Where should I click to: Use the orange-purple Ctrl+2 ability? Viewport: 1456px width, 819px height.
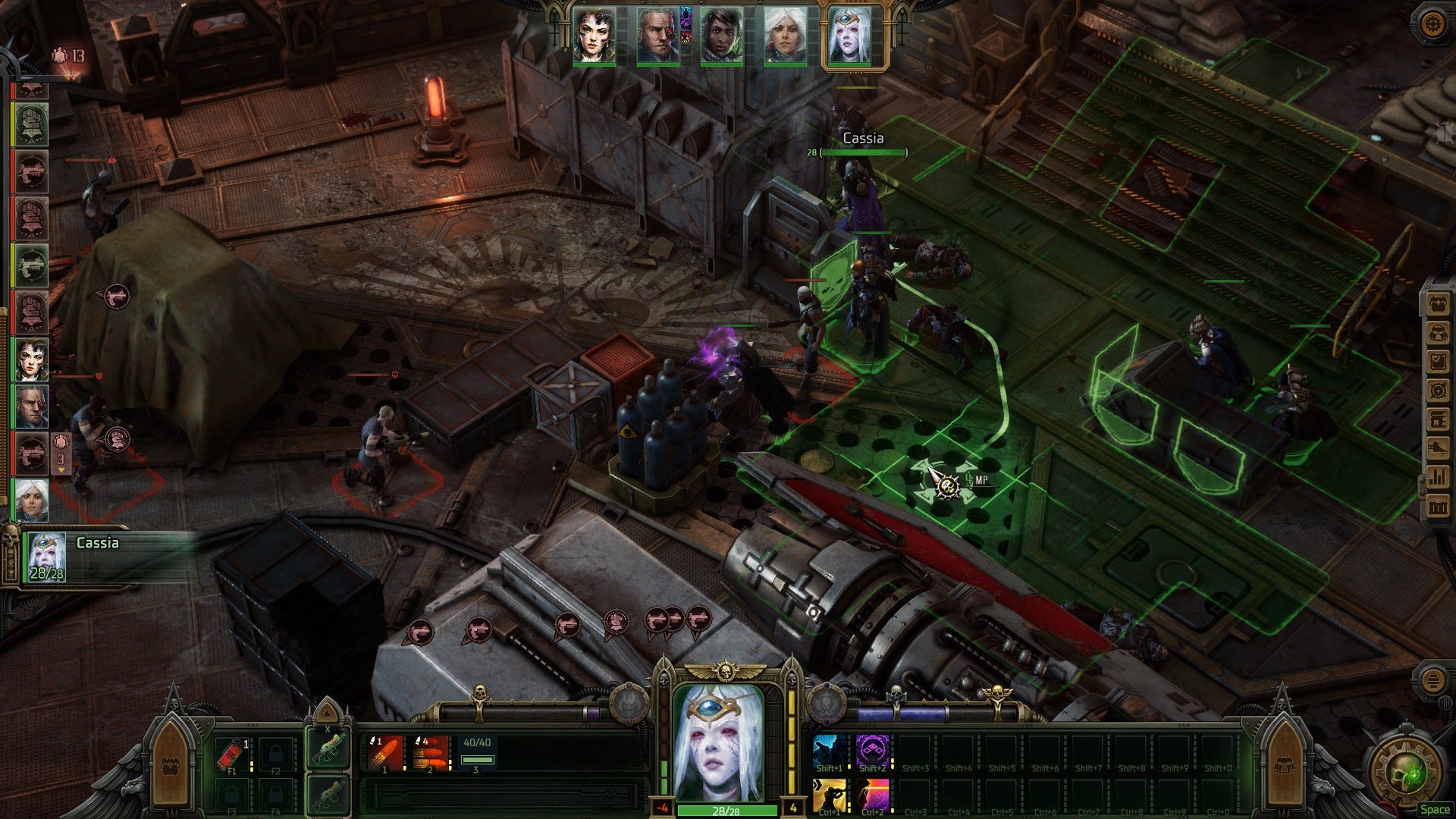click(873, 796)
